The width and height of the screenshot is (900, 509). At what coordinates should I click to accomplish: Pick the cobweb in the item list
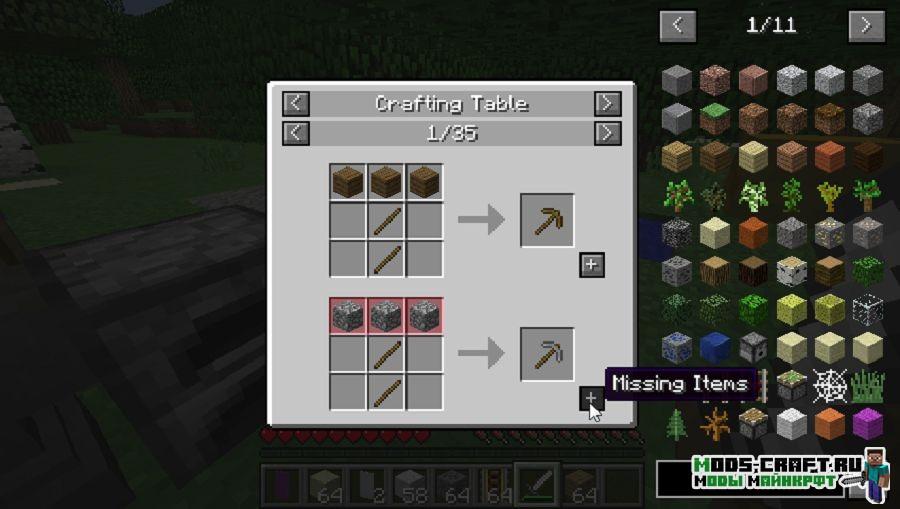829,384
